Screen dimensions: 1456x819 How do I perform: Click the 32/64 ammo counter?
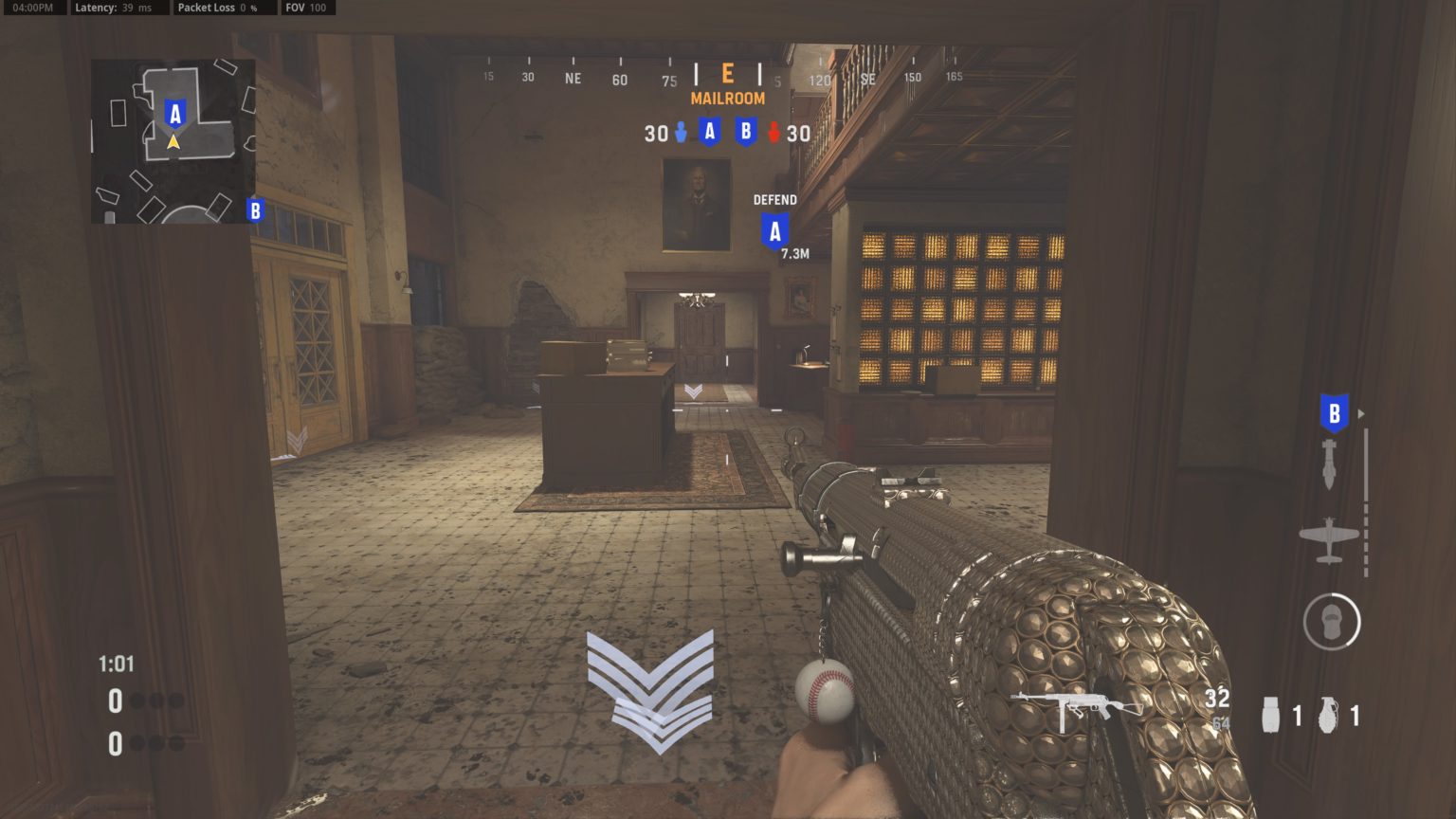point(1217,709)
